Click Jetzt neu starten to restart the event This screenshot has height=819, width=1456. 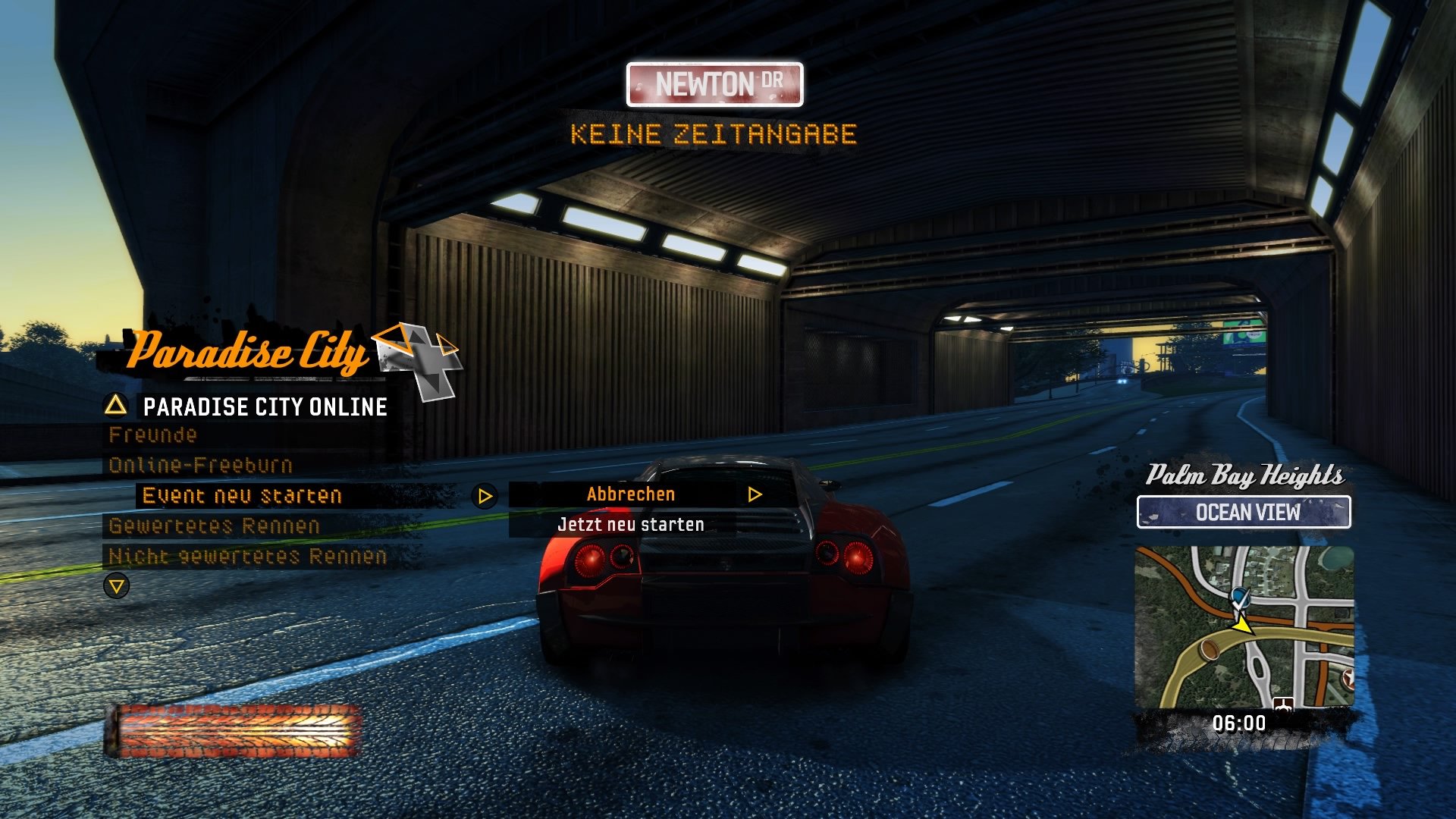coord(629,523)
